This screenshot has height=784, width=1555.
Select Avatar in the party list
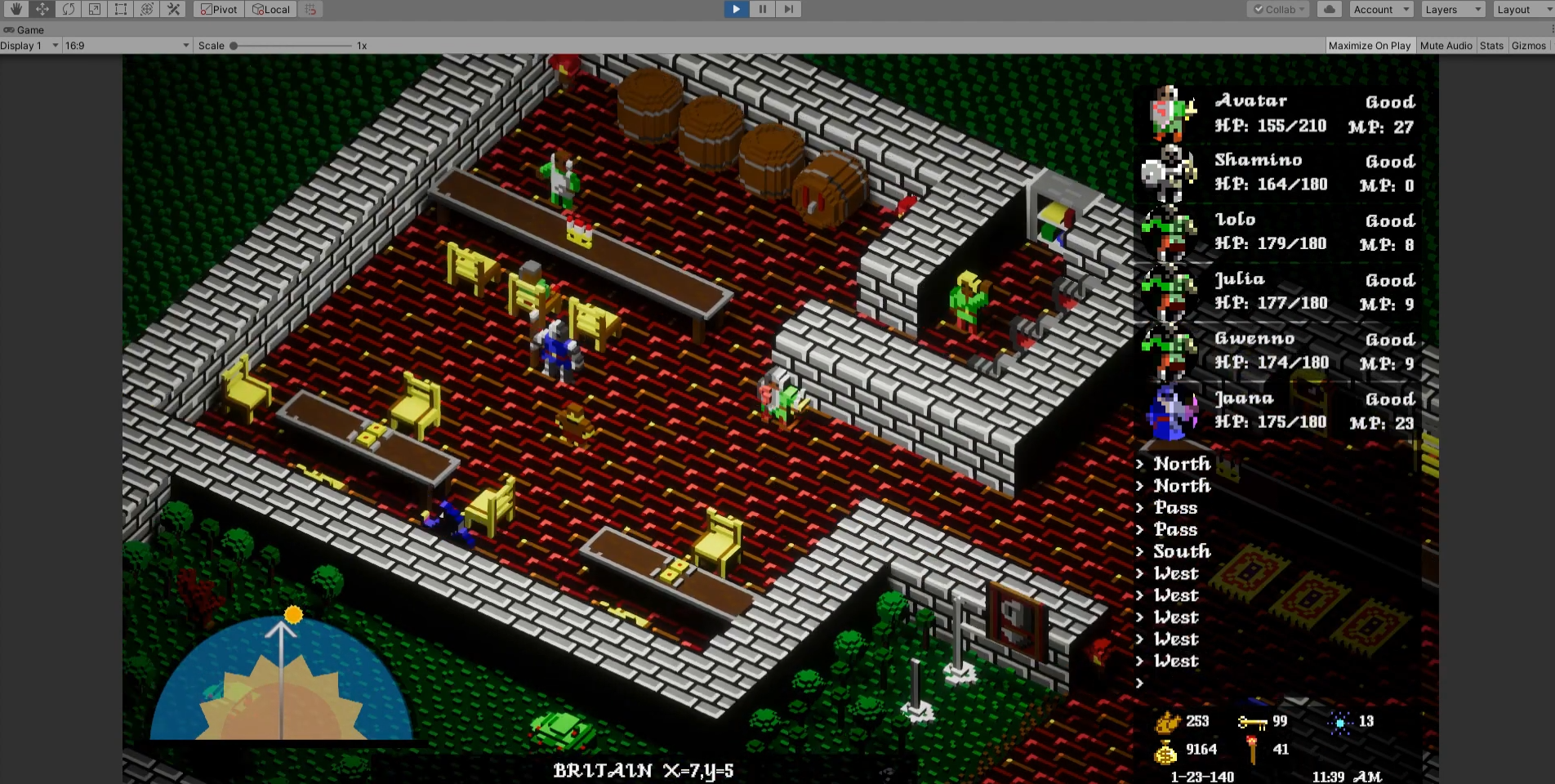pos(1279,114)
